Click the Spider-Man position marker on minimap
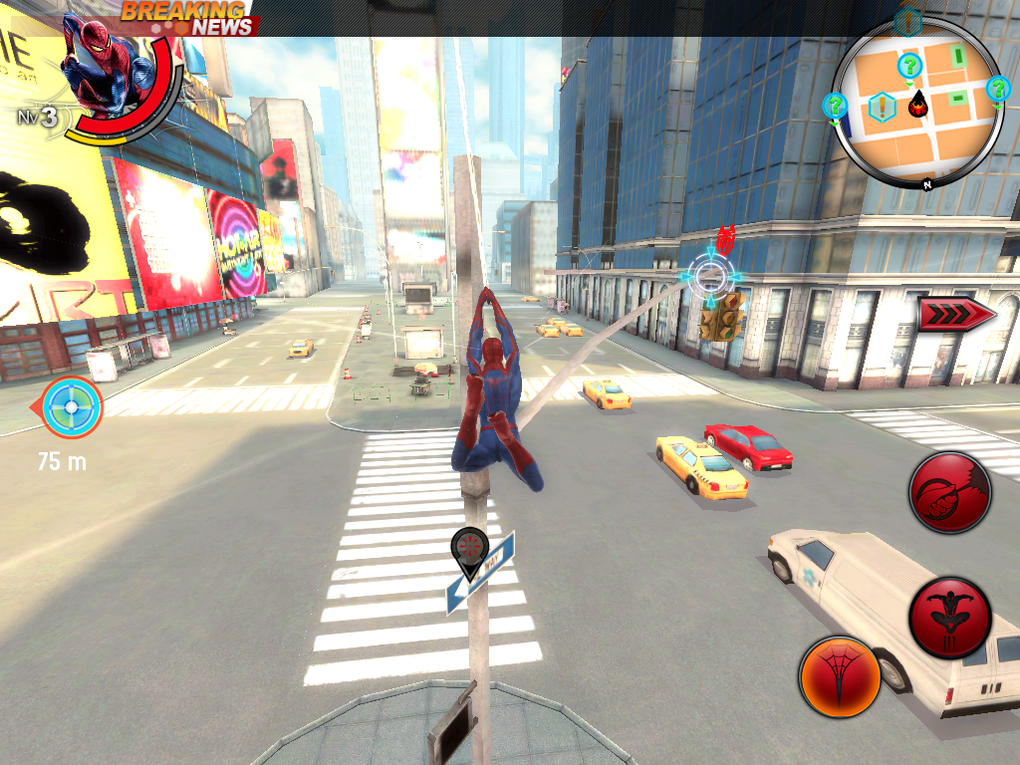This screenshot has width=1020, height=765. point(917,102)
